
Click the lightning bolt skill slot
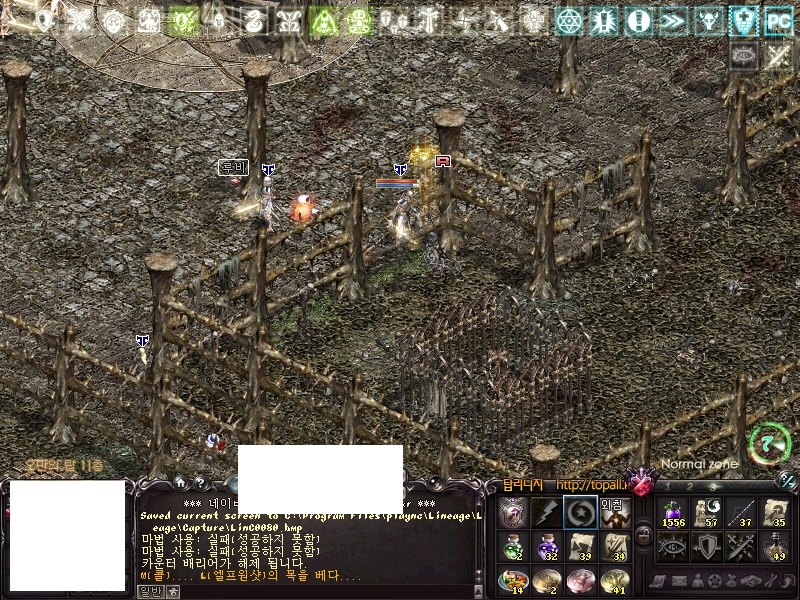pos(546,512)
